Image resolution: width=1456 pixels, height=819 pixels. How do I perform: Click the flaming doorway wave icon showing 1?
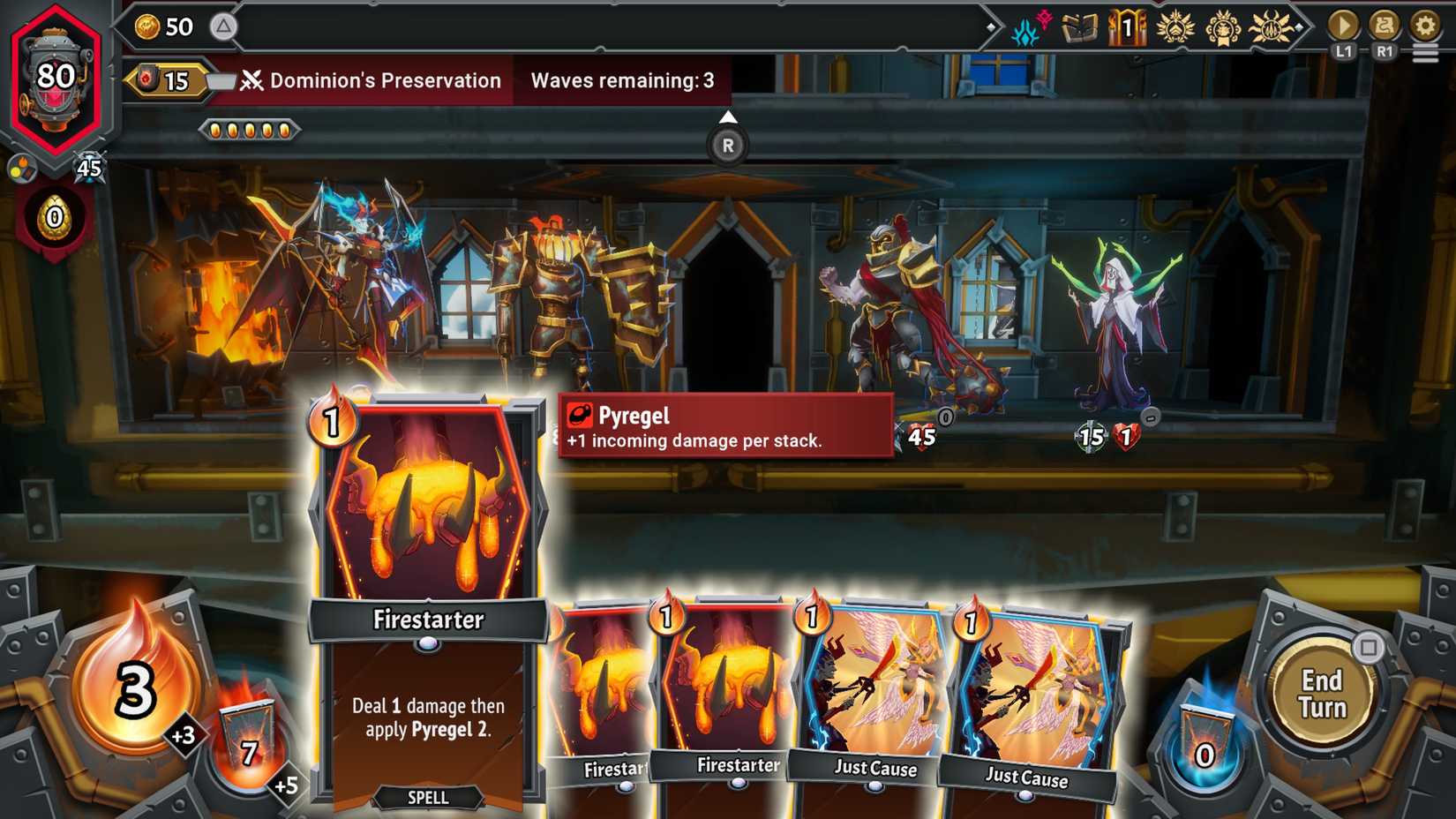[x=1127, y=26]
